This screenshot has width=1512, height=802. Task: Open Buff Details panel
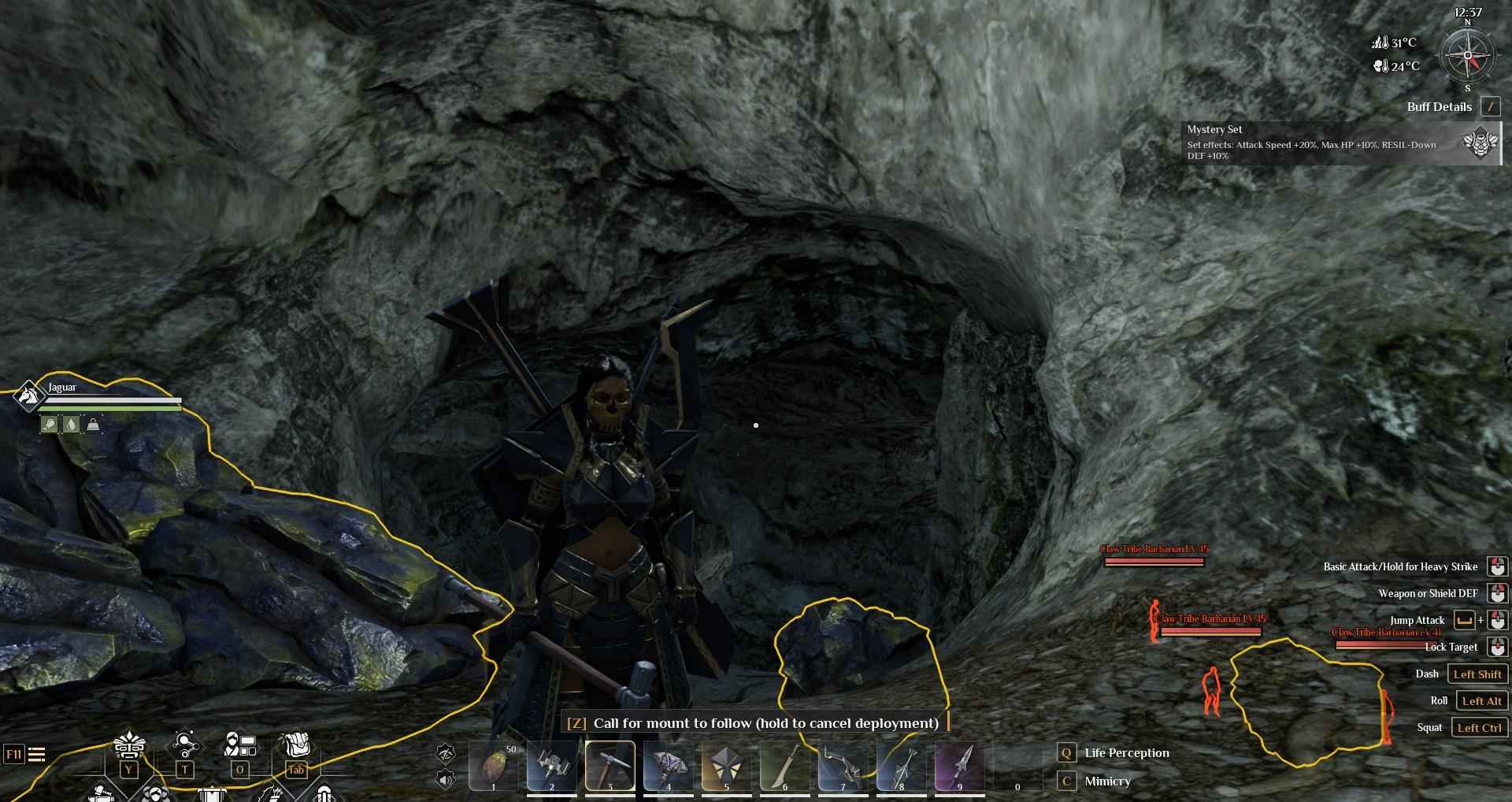(1490, 107)
